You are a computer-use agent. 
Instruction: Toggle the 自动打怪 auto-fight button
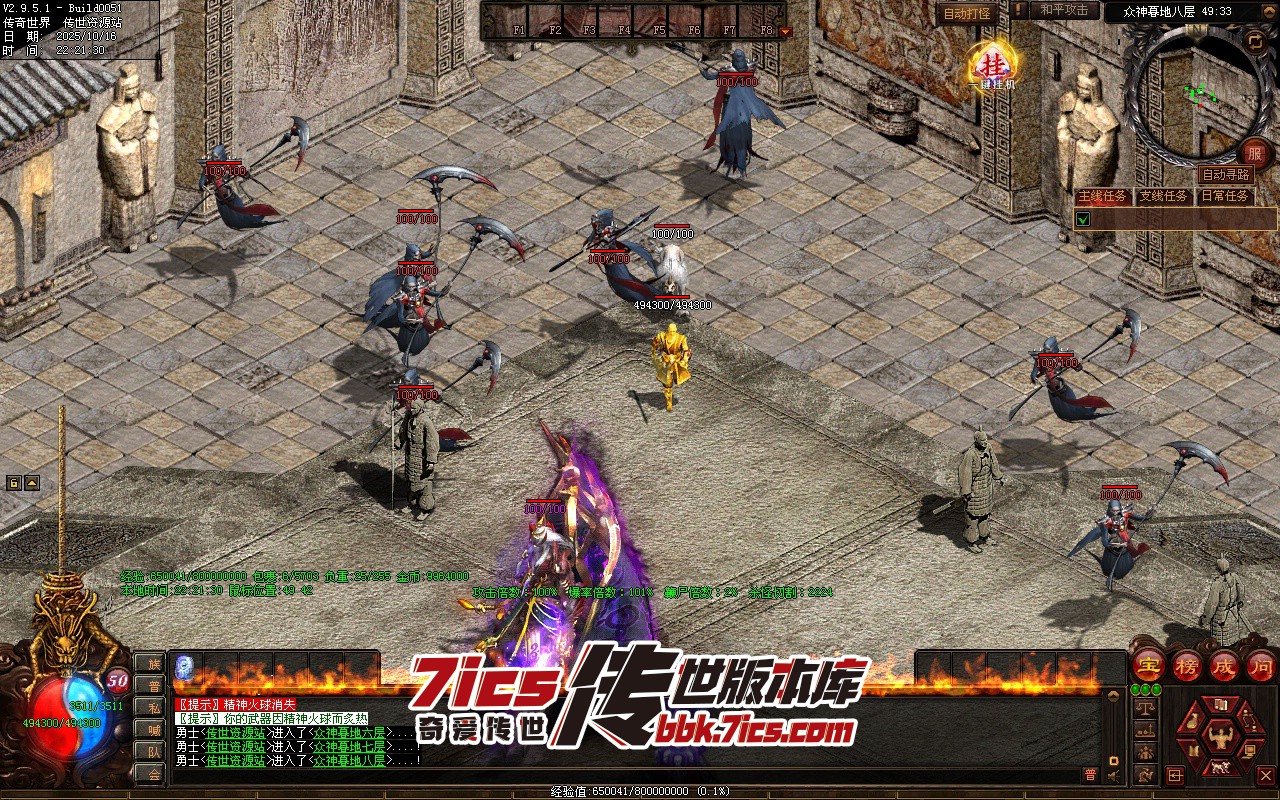(967, 14)
